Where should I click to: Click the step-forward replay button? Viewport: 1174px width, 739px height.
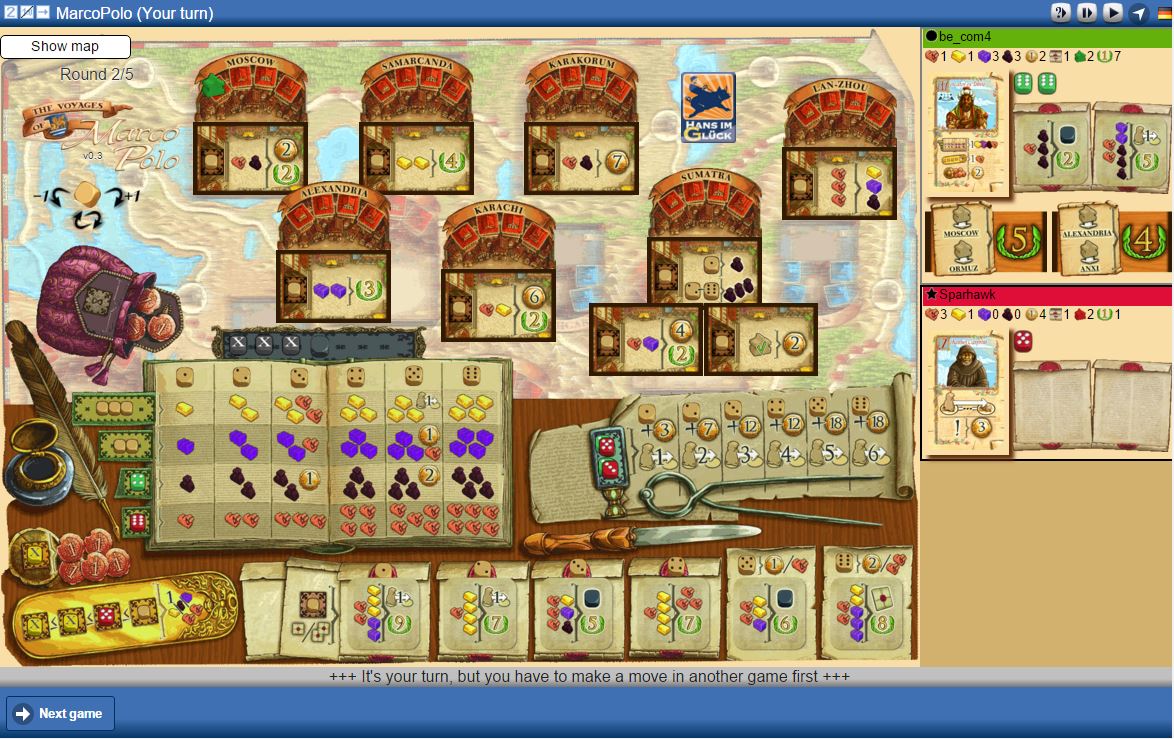1087,13
